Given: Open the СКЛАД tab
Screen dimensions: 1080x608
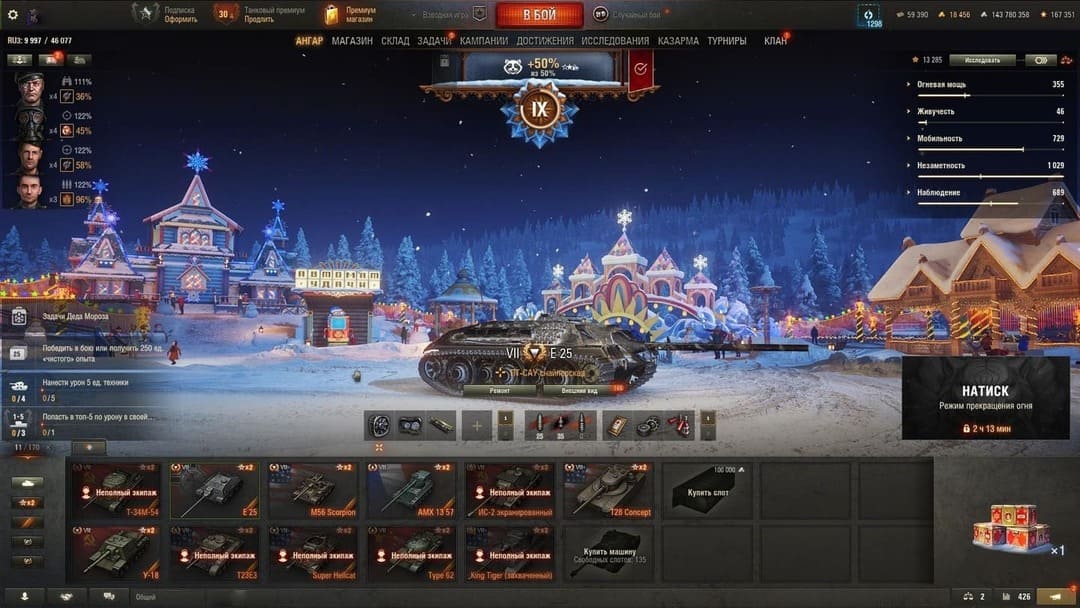Looking at the screenshot, I should tap(395, 41).
